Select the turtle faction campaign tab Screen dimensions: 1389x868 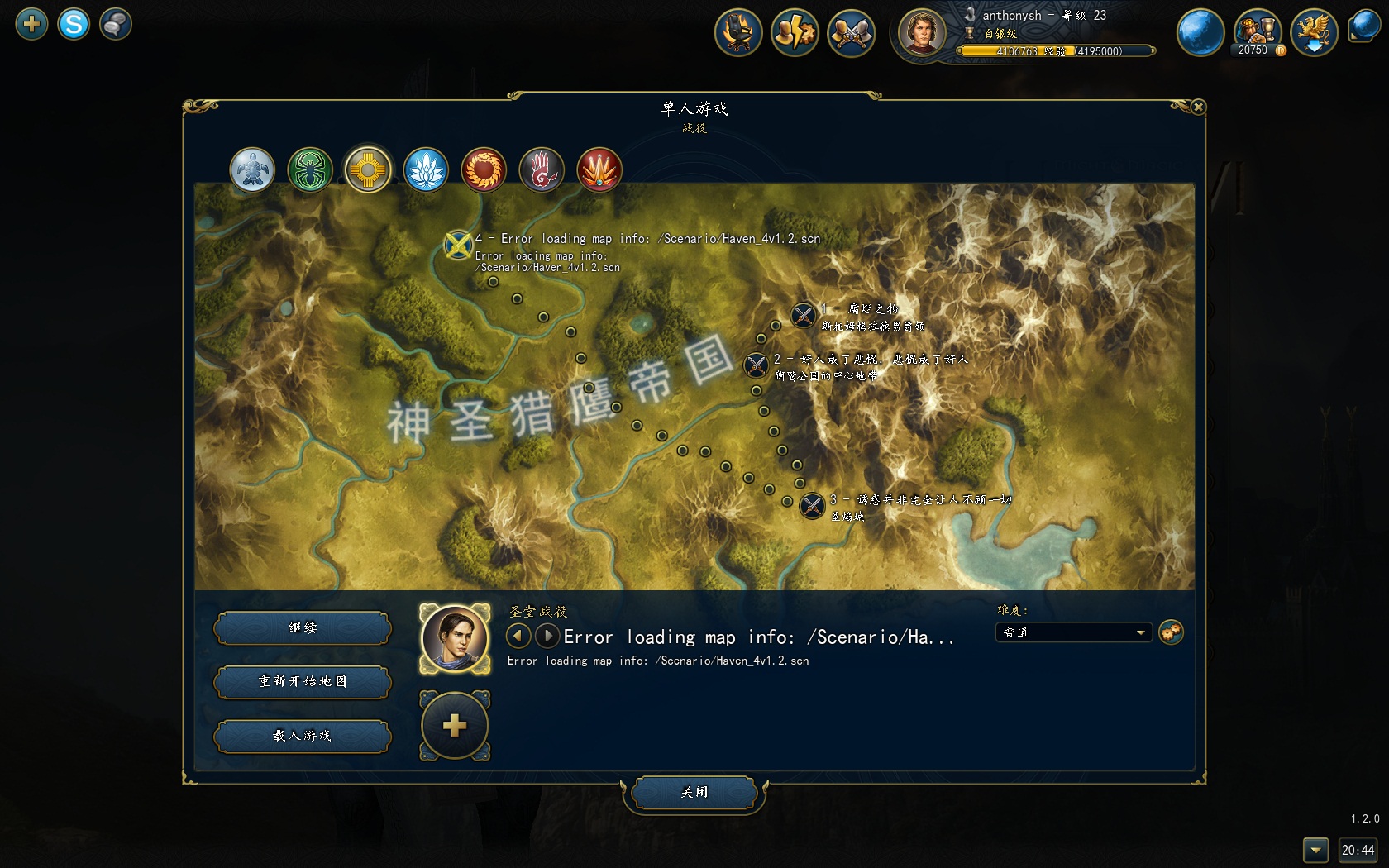point(252,170)
